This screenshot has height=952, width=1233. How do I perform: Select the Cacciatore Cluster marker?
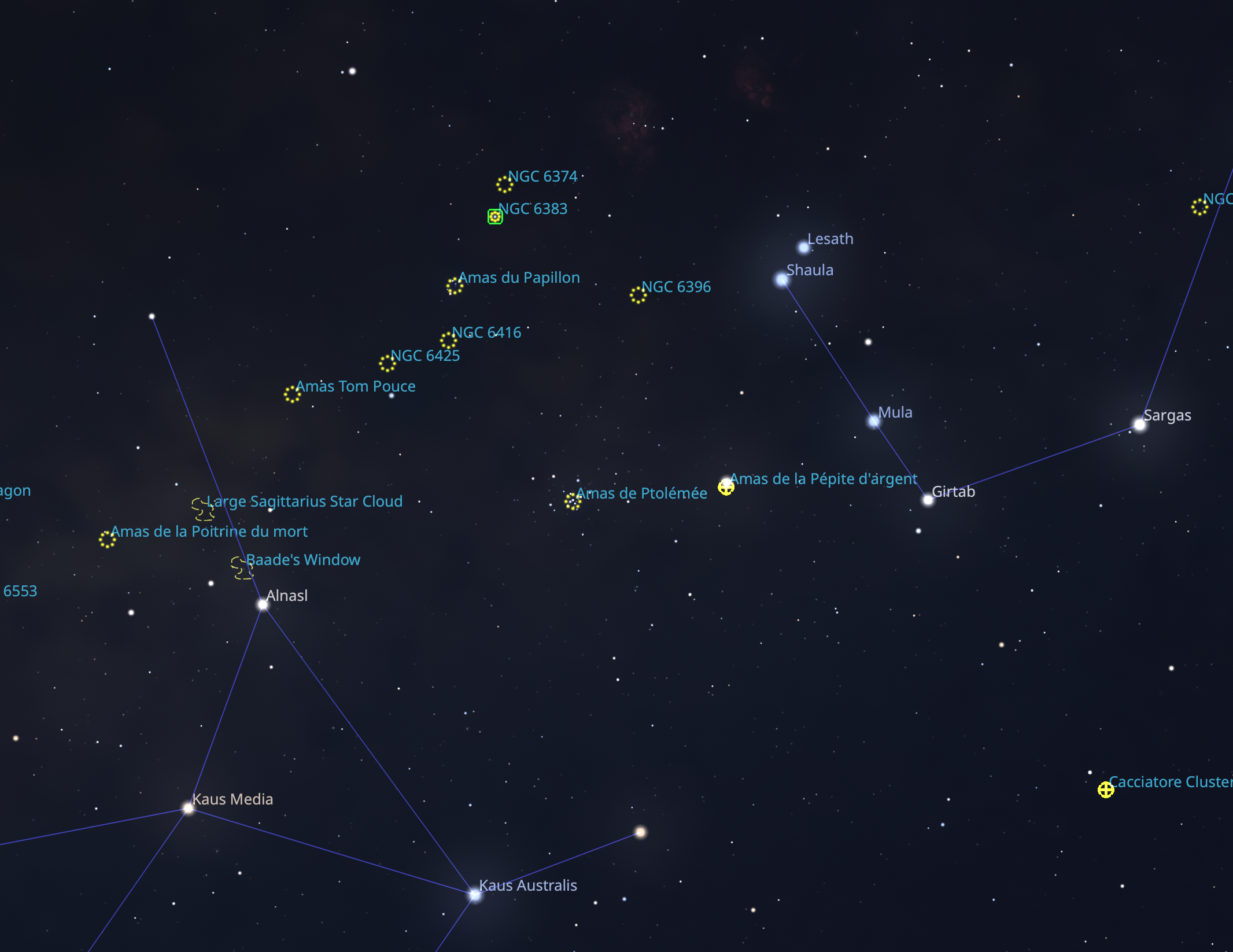[x=1106, y=790]
